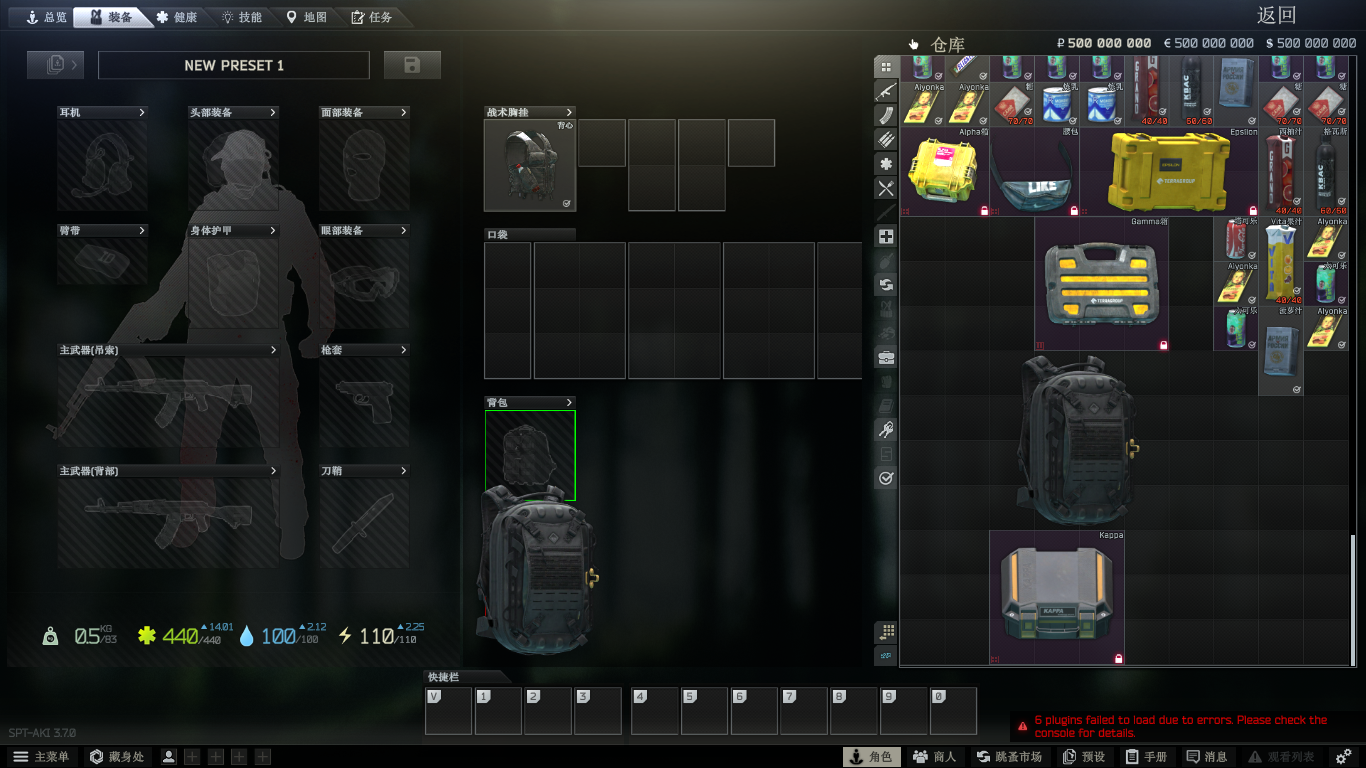Toggle the lock on the Kappa case
The width and height of the screenshot is (1366, 768).
(1120, 659)
